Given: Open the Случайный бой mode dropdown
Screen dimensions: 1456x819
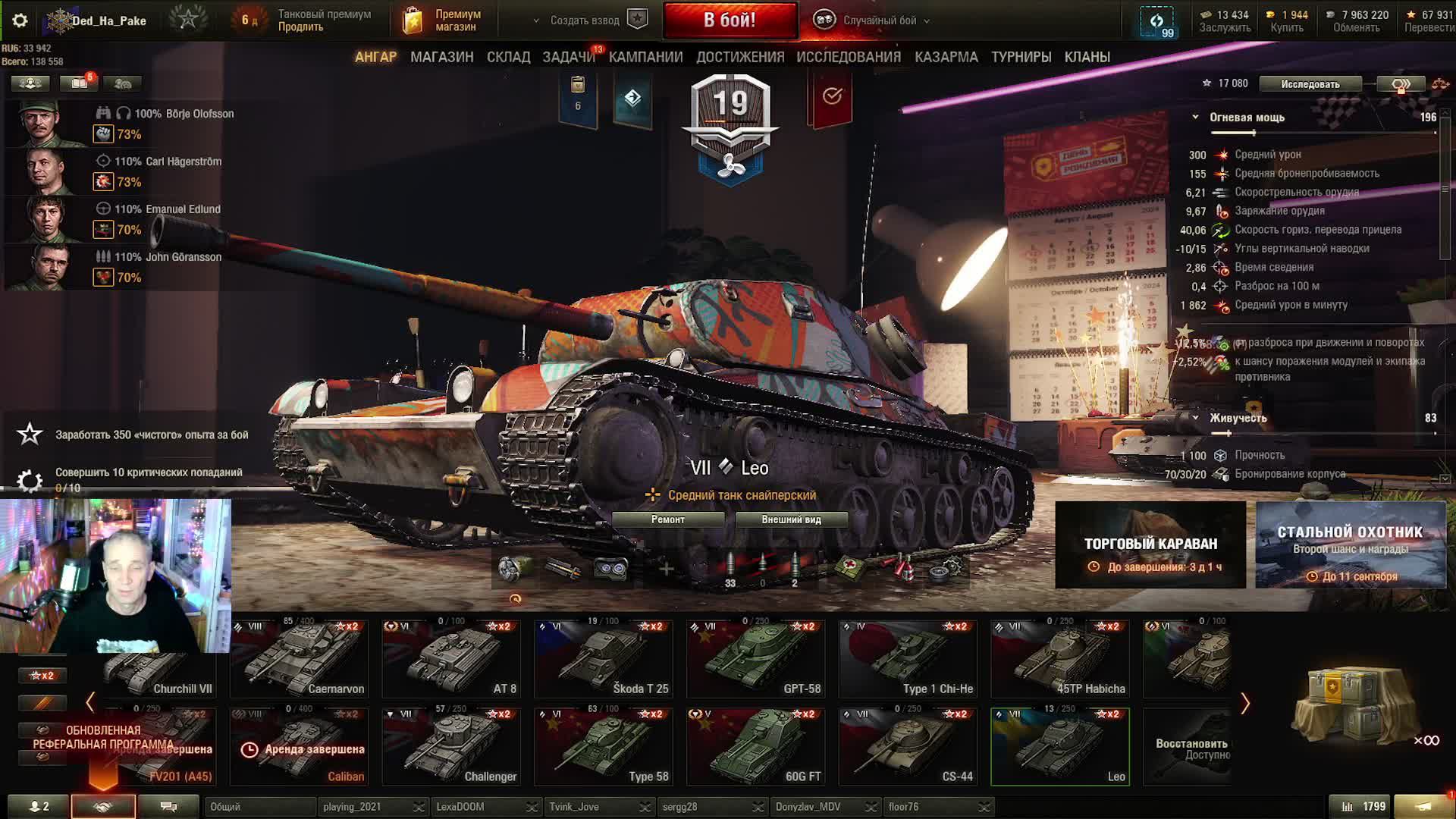Looking at the screenshot, I should tap(872, 20).
